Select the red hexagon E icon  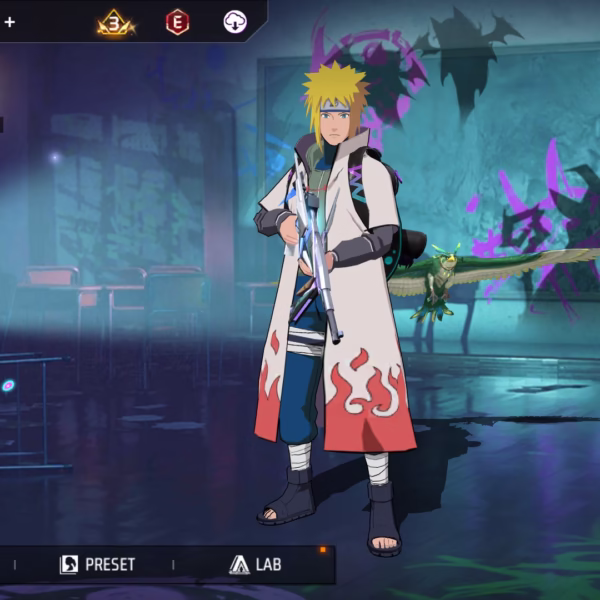[x=177, y=22]
